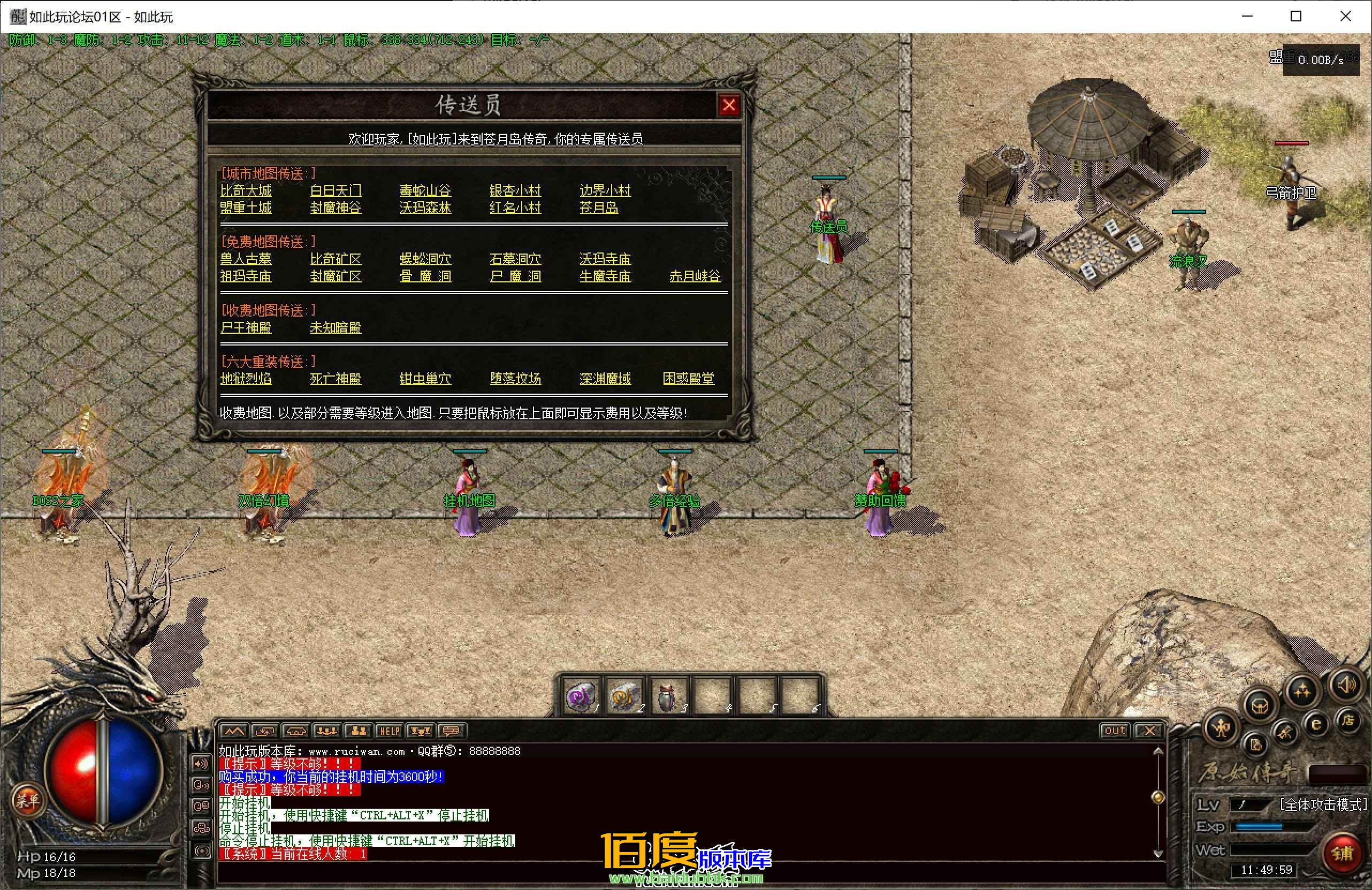Open the round 店 store icon
Screen dimensions: 1372x890
pos(1348,720)
